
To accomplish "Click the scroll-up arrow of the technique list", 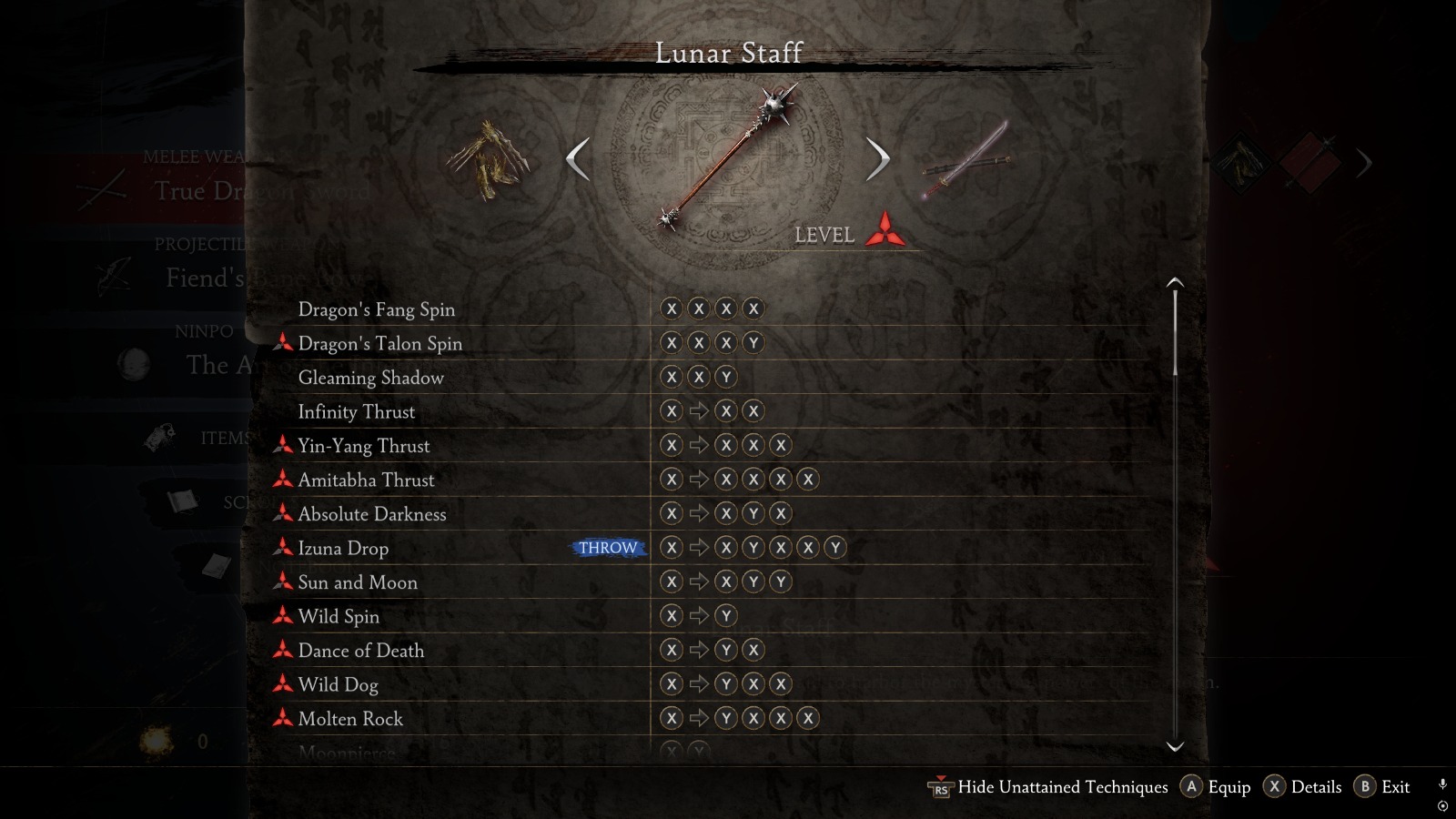I will (x=1175, y=282).
